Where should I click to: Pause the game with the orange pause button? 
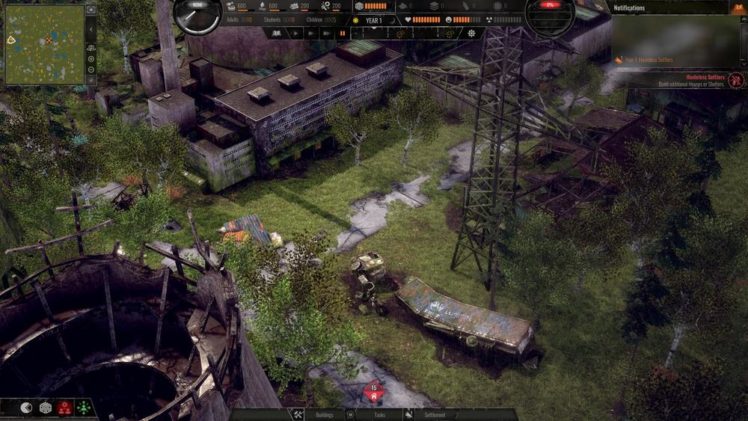(x=343, y=33)
